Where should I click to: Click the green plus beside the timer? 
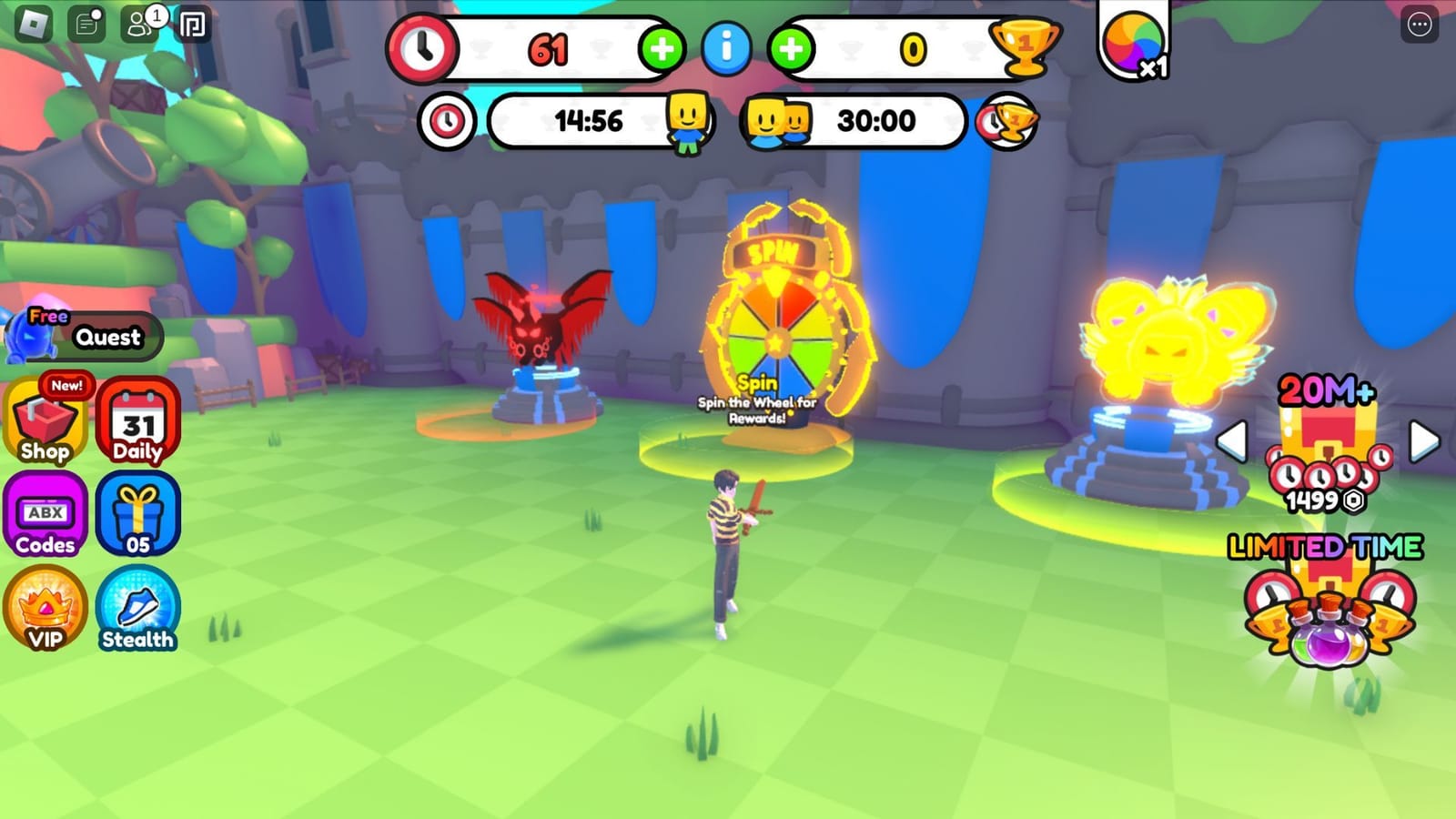pyautogui.click(x=663, y=48)
